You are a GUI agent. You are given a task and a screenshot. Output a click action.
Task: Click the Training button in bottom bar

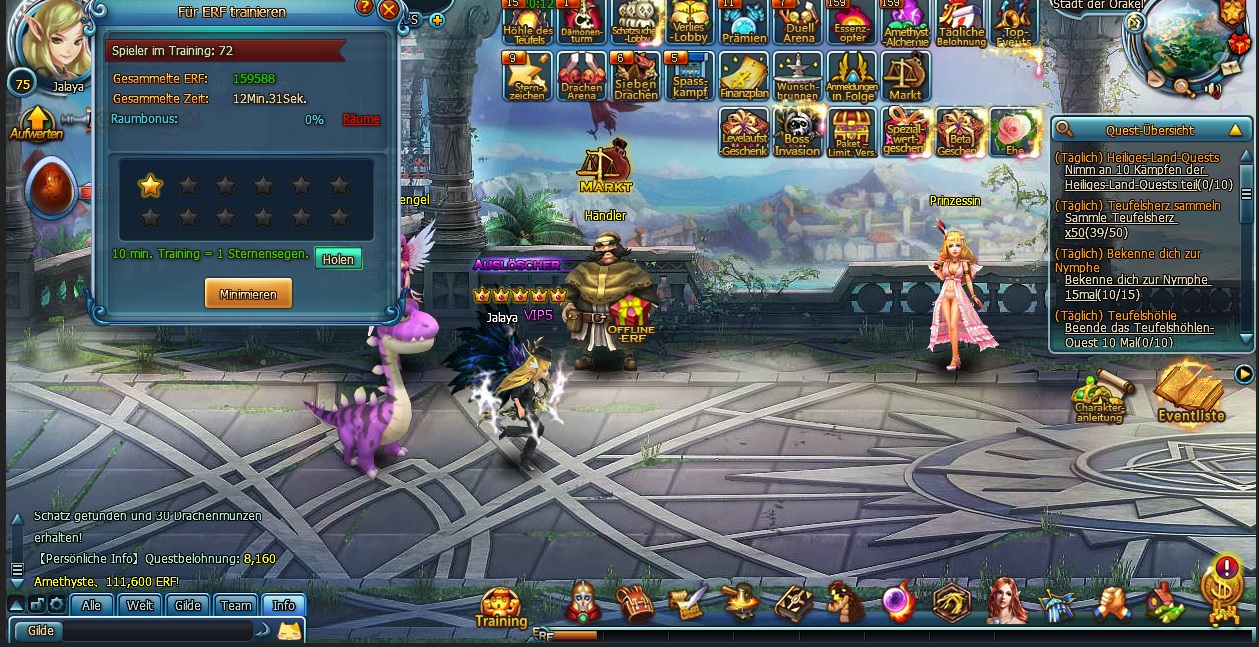501,607
